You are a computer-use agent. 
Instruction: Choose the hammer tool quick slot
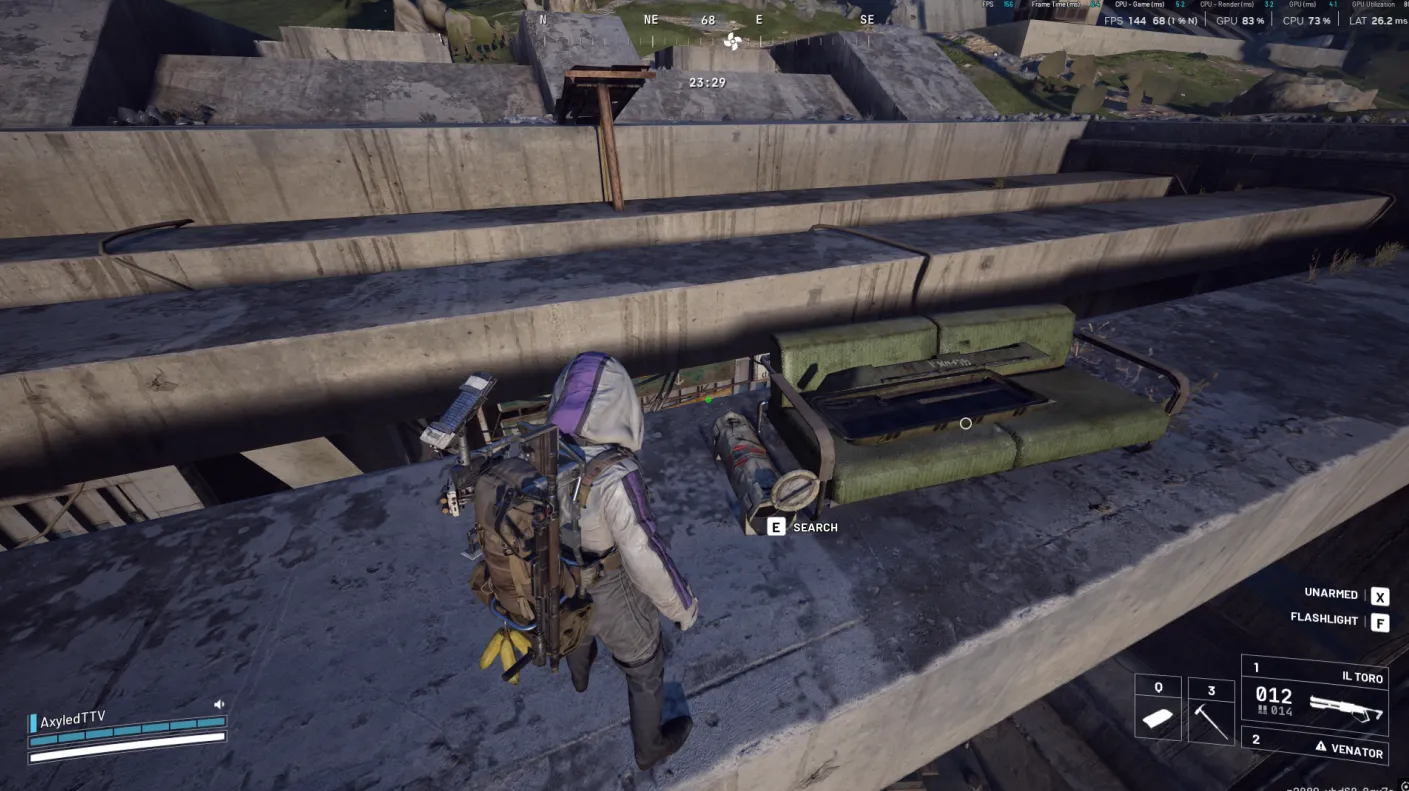pyautogui.click(x=1211, y=712)
